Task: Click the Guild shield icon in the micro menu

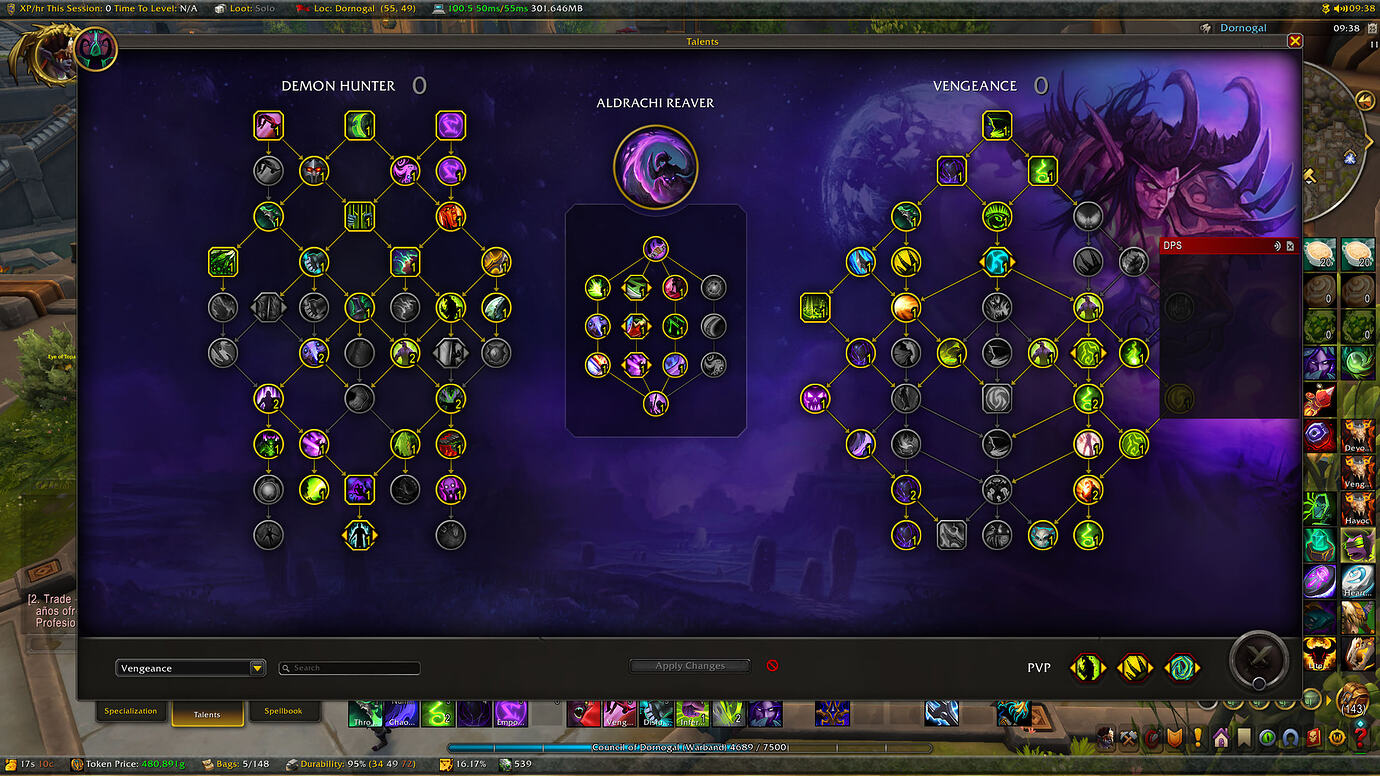Action: [1175, 737]
